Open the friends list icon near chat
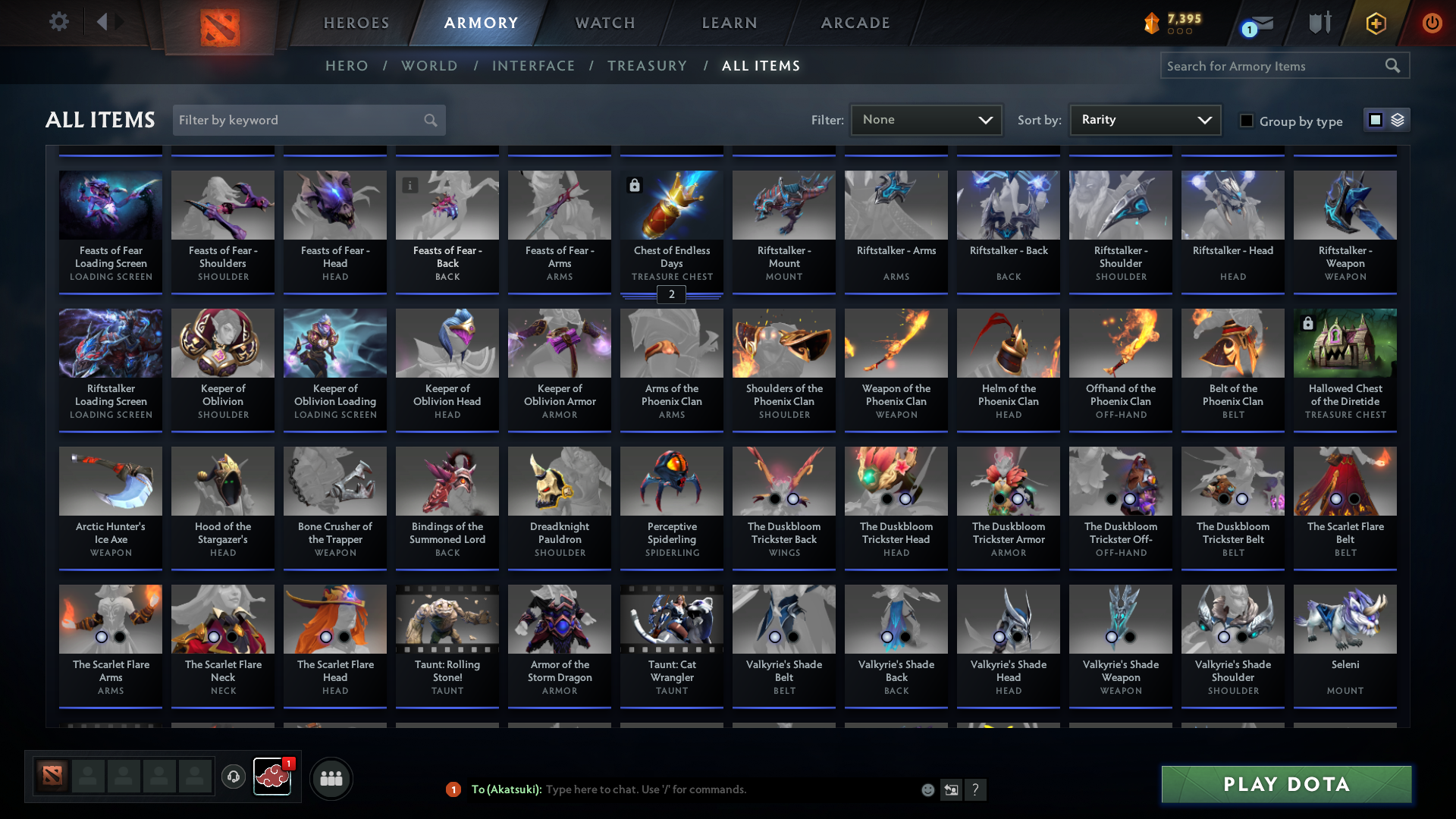The image size is (1456, 819). pyautogui.click(x=331, y=778)
